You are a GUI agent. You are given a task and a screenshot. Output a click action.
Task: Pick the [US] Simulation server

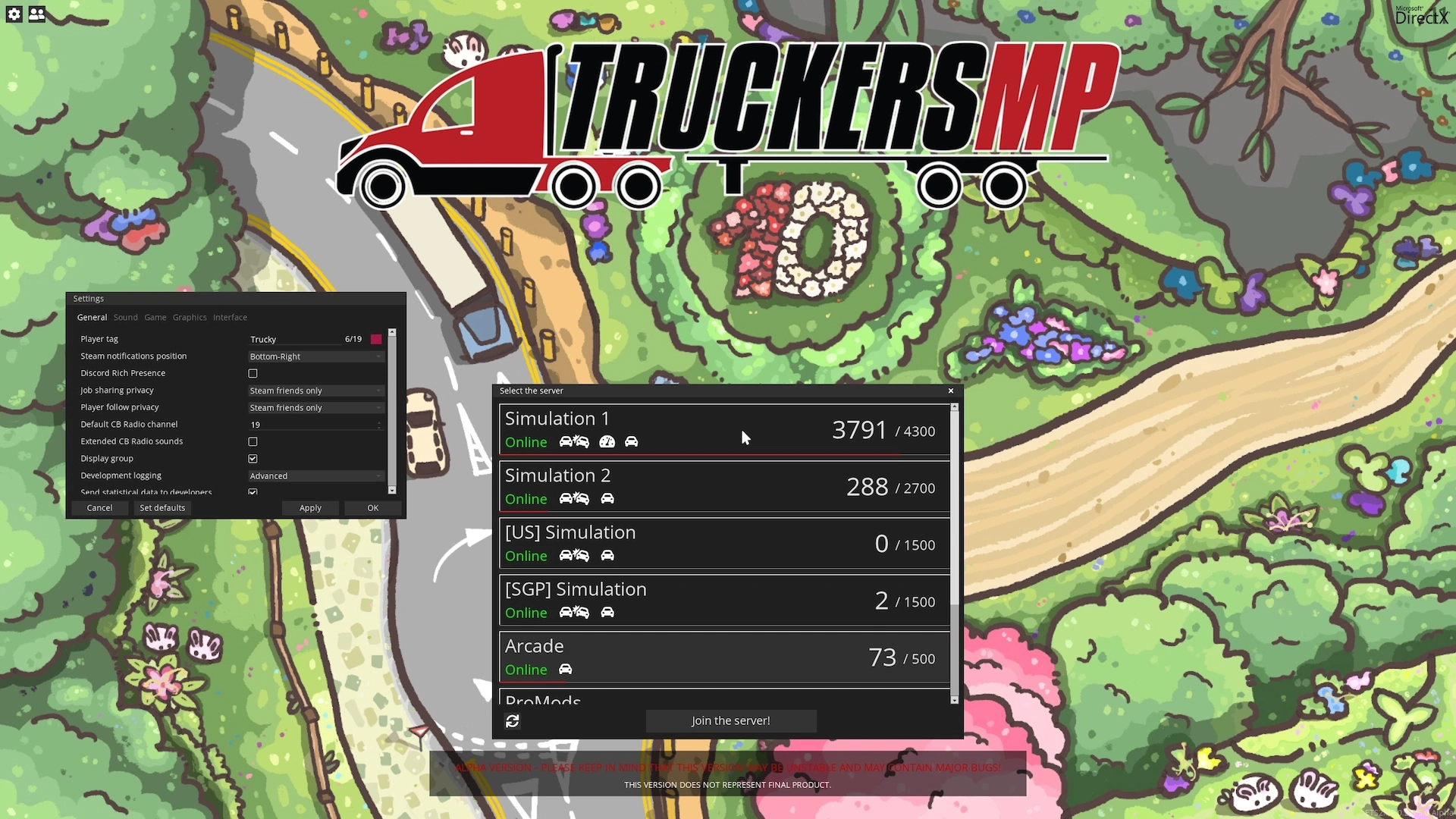[724, 544]
